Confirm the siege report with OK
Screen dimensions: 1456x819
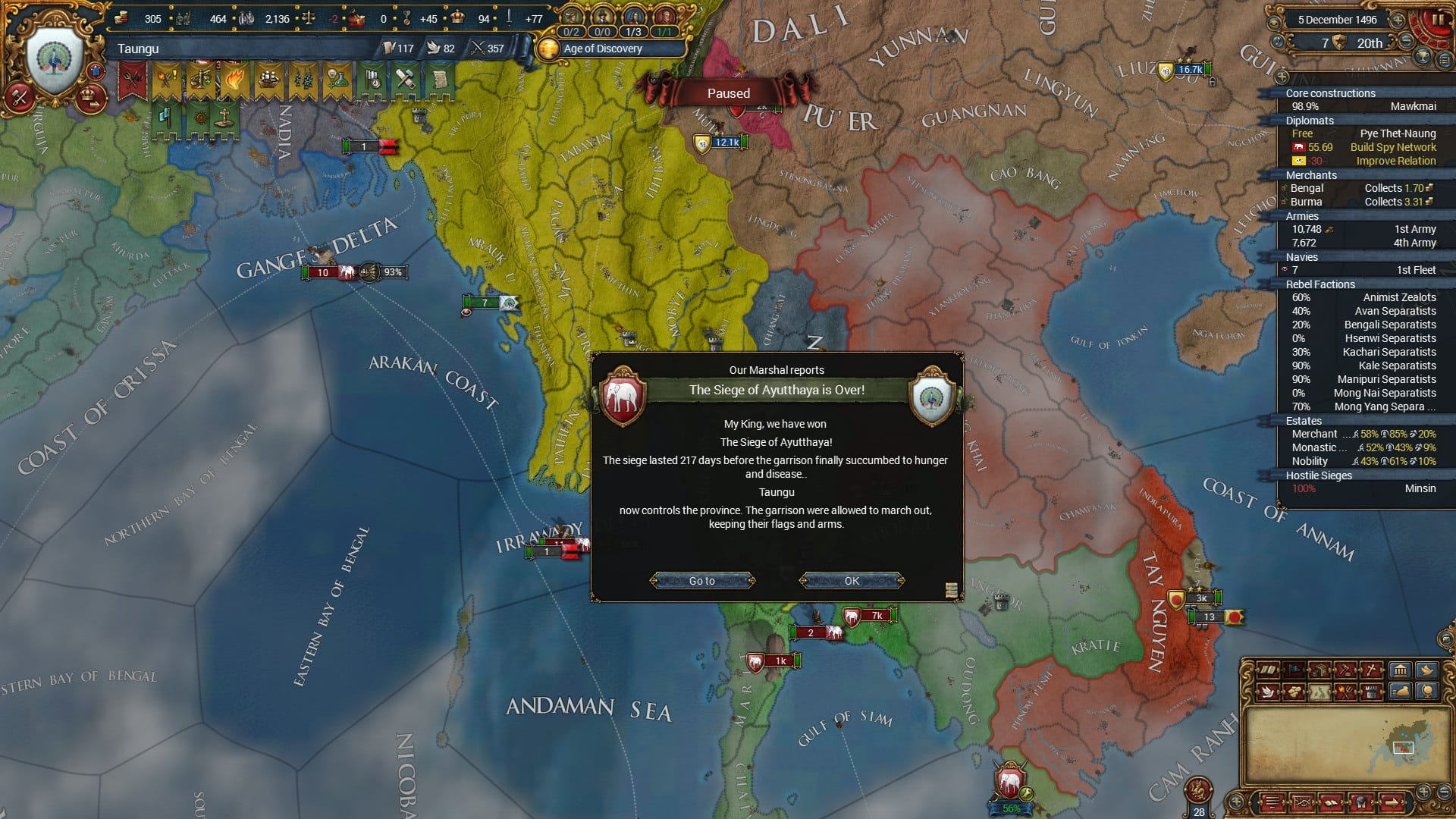852,581
